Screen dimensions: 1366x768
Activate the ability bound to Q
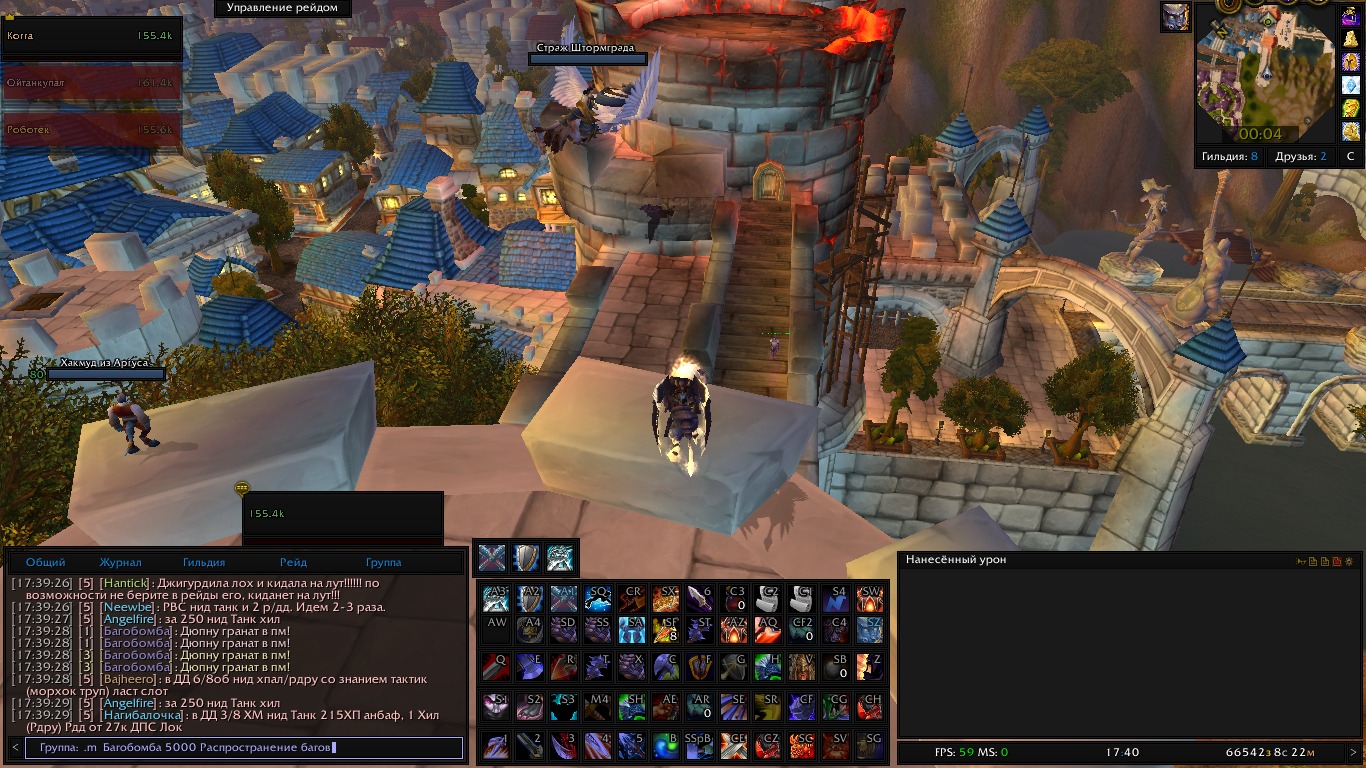click(496, 665)
